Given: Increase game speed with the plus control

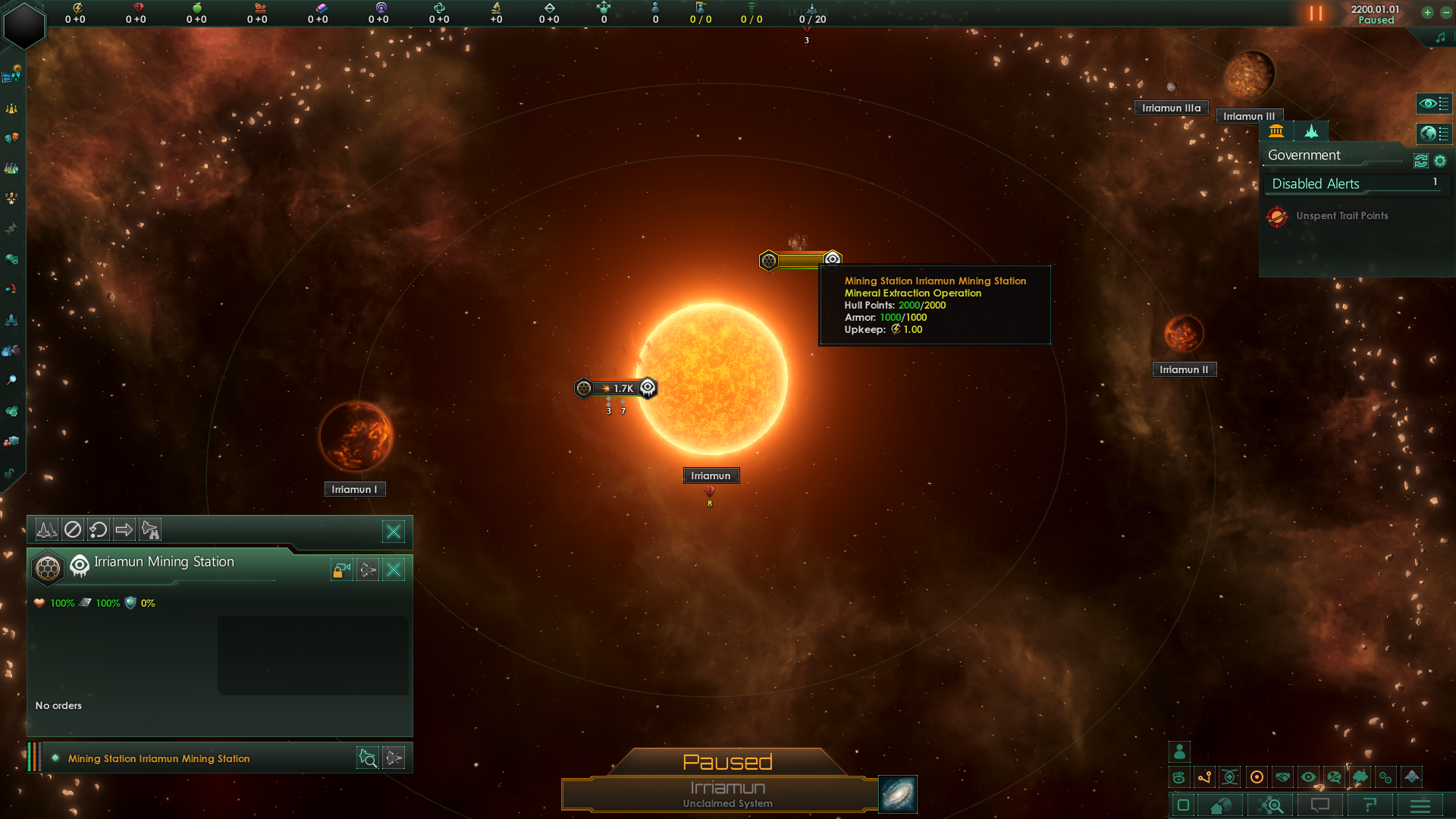Looking at the screenshot, I should click(x=1429, y=13).
